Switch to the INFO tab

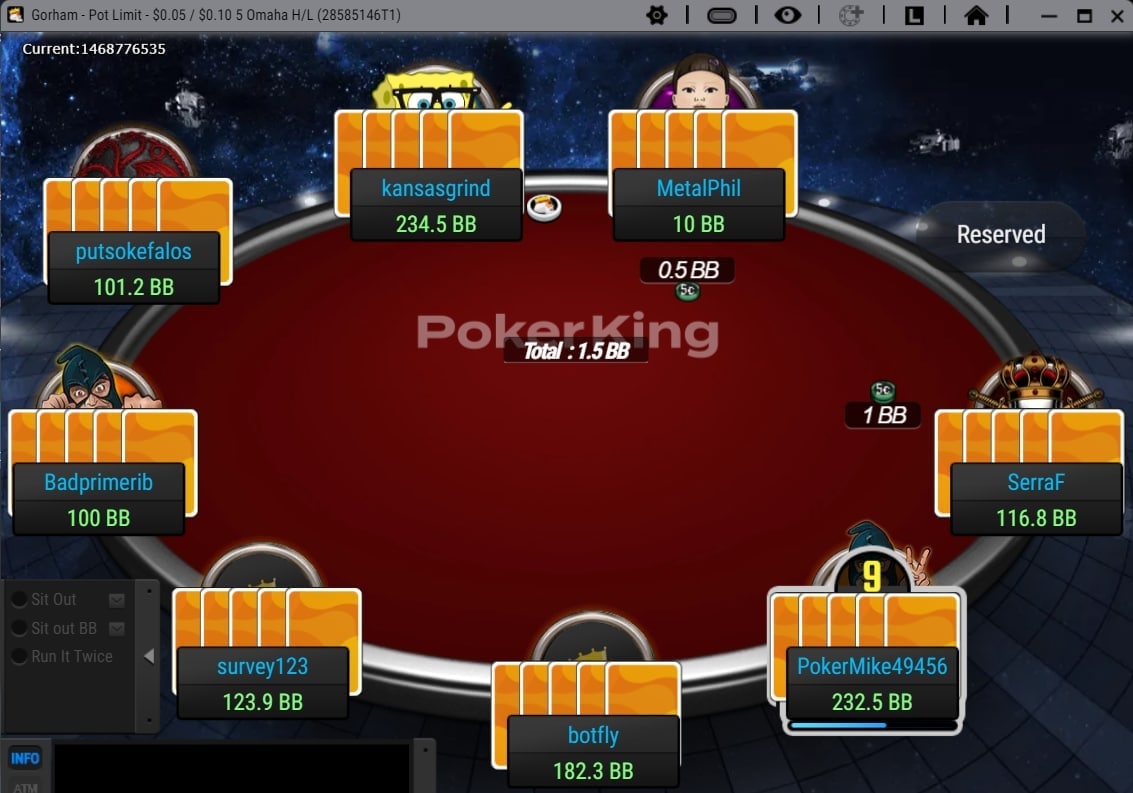pyautogui.click(x=25, y=758)
